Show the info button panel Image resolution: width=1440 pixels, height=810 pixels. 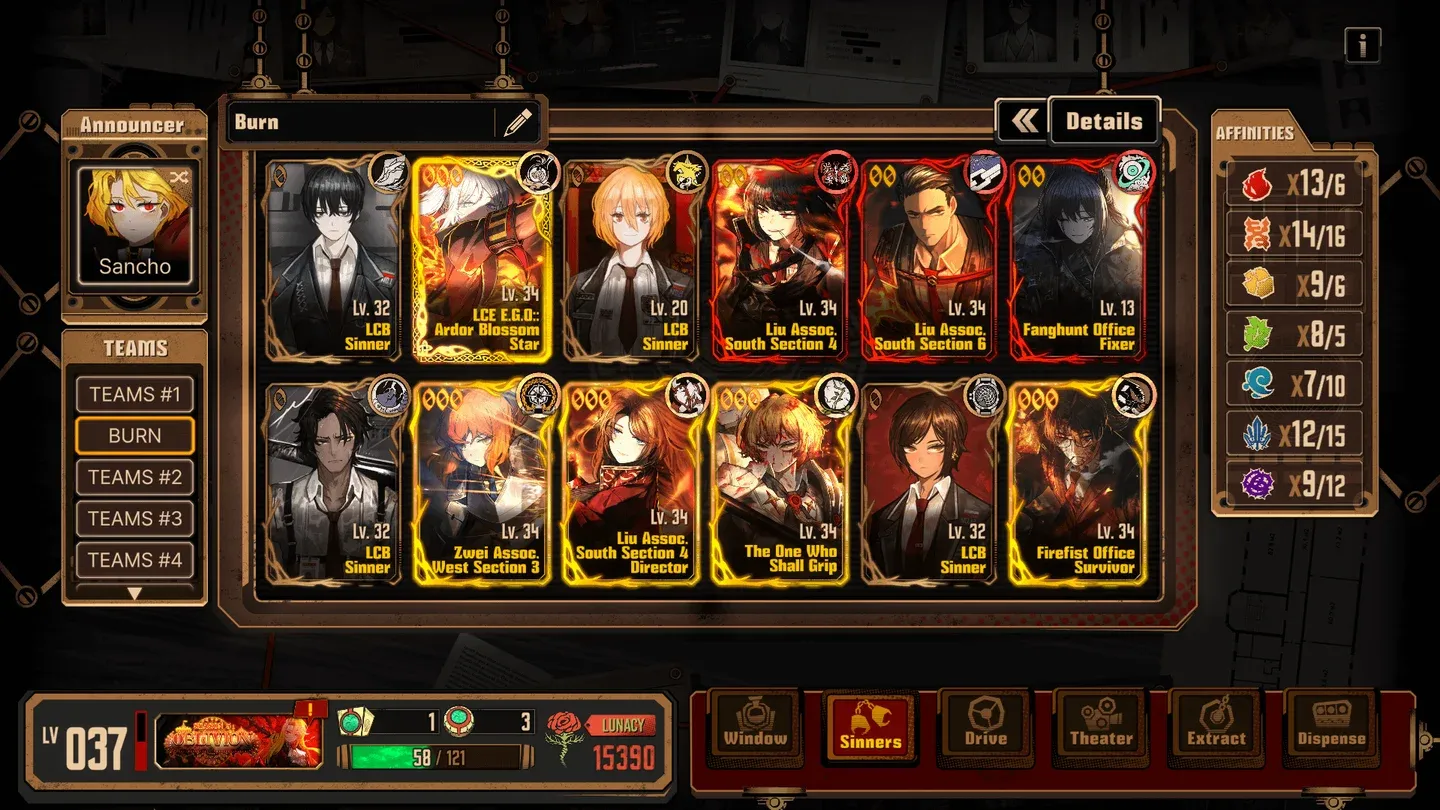point(1362,45)
